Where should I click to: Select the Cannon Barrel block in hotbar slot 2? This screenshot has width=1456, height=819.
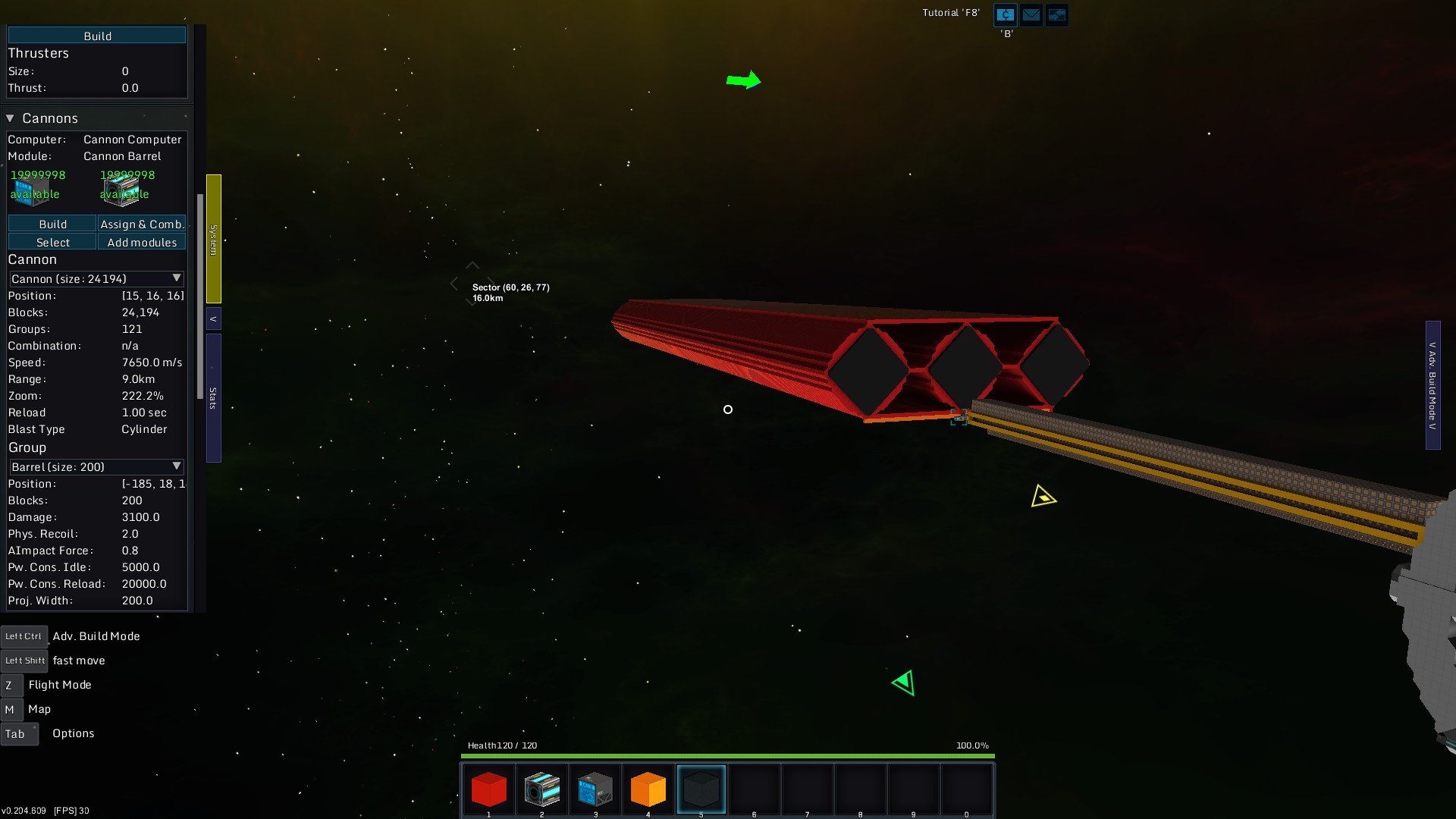tap(541, 789)
